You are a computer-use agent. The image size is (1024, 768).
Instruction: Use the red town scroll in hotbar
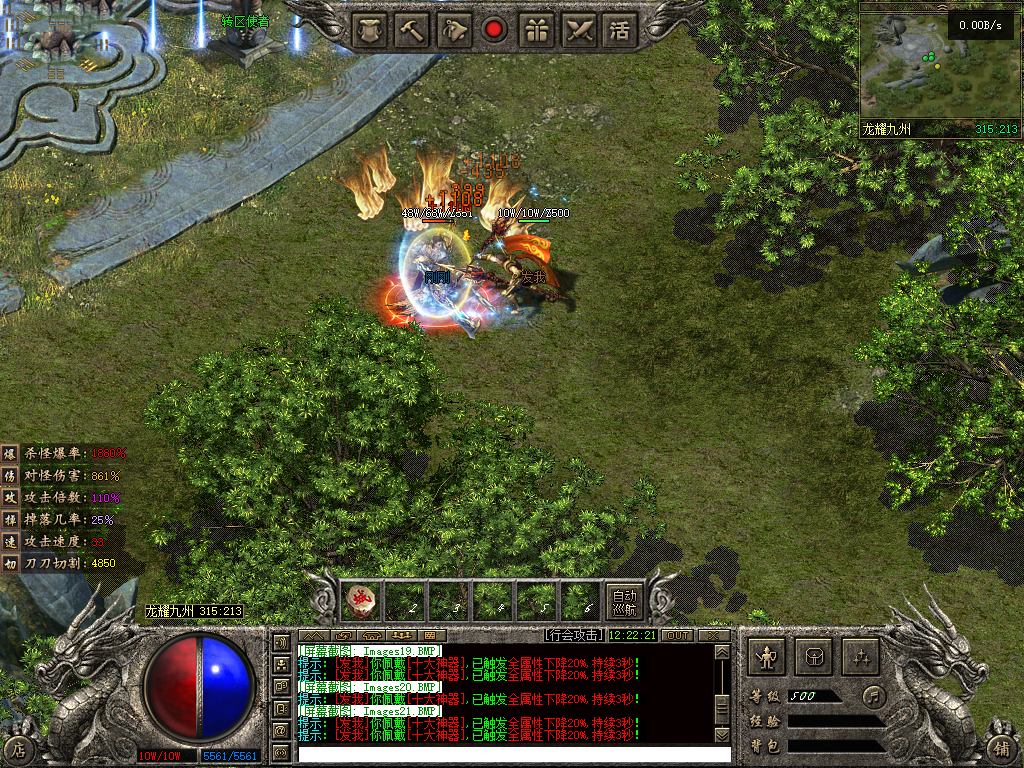click(x=361, y=601)
